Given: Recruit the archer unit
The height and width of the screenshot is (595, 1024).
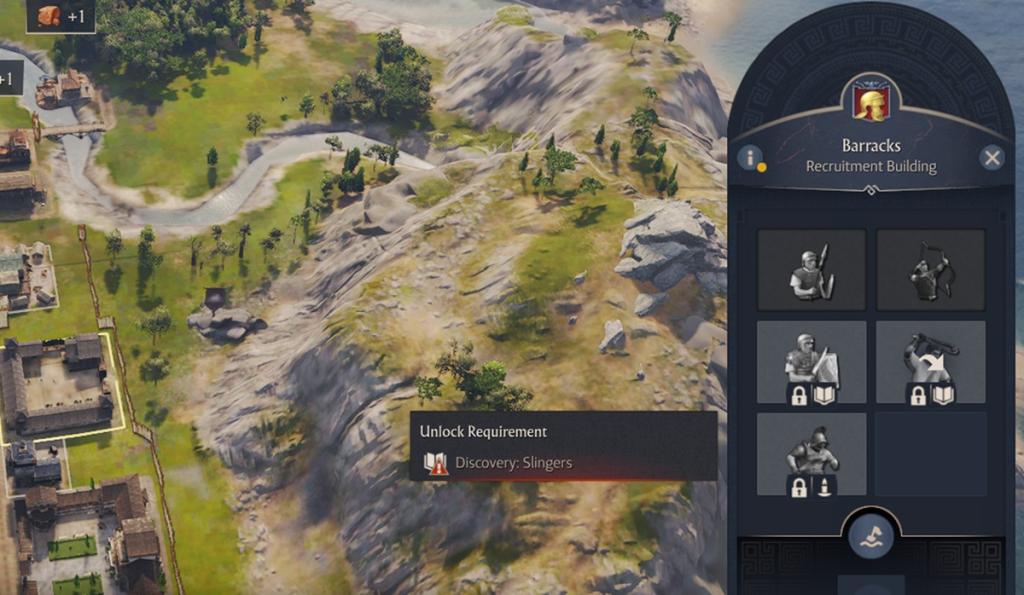Looking at the screenshot, I should 930,270.
